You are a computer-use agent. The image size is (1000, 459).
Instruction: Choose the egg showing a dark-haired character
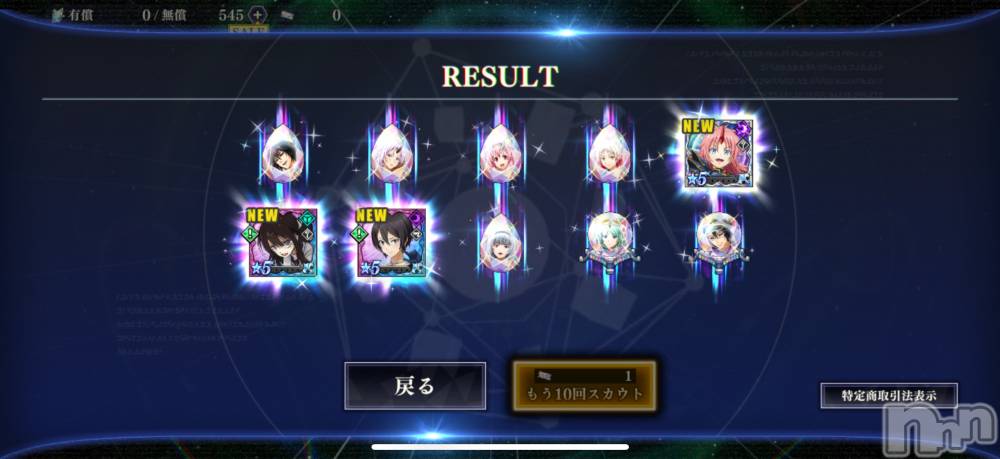(280, 153)
